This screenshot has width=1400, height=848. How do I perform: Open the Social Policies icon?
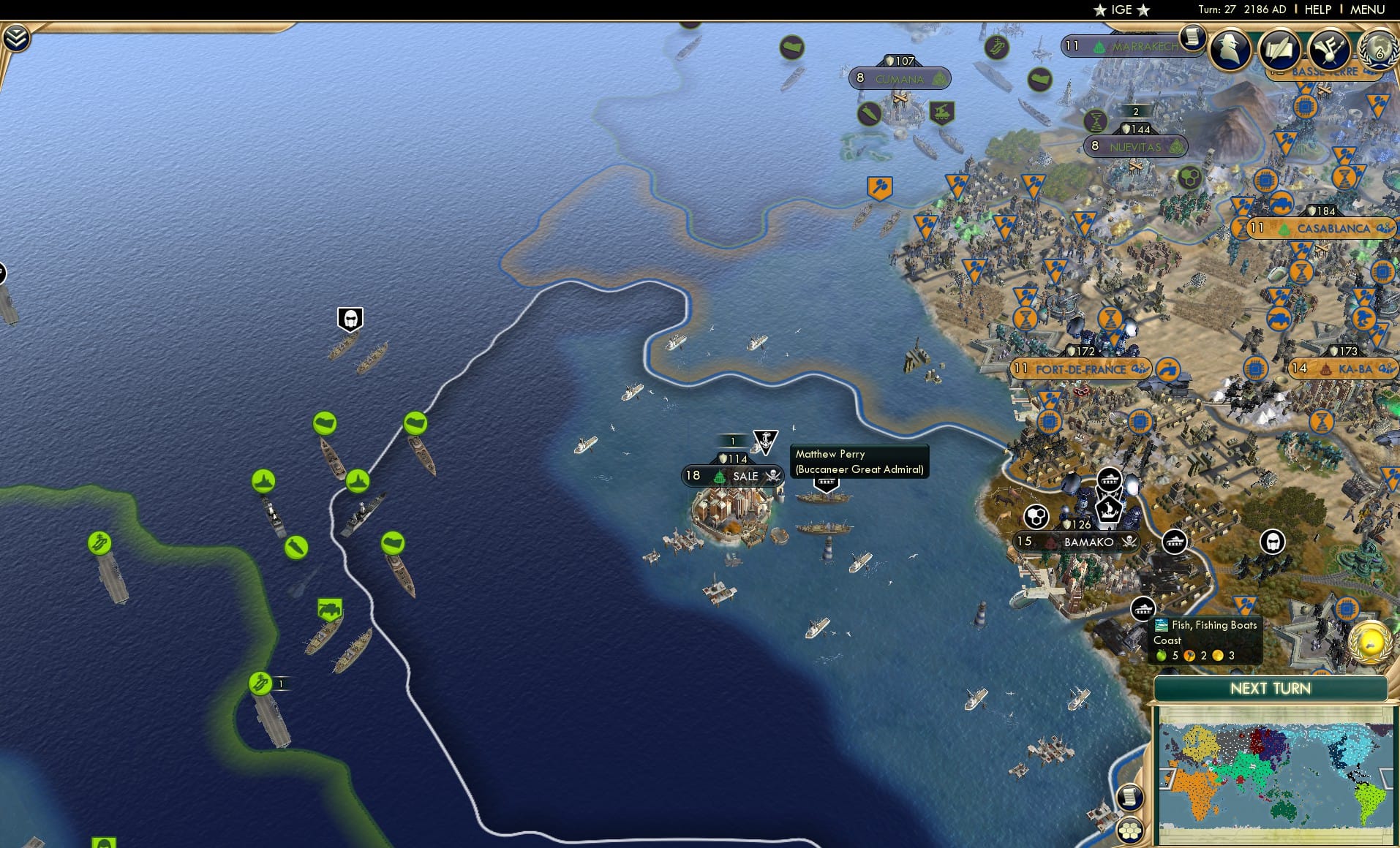[x=1329, y=50]
